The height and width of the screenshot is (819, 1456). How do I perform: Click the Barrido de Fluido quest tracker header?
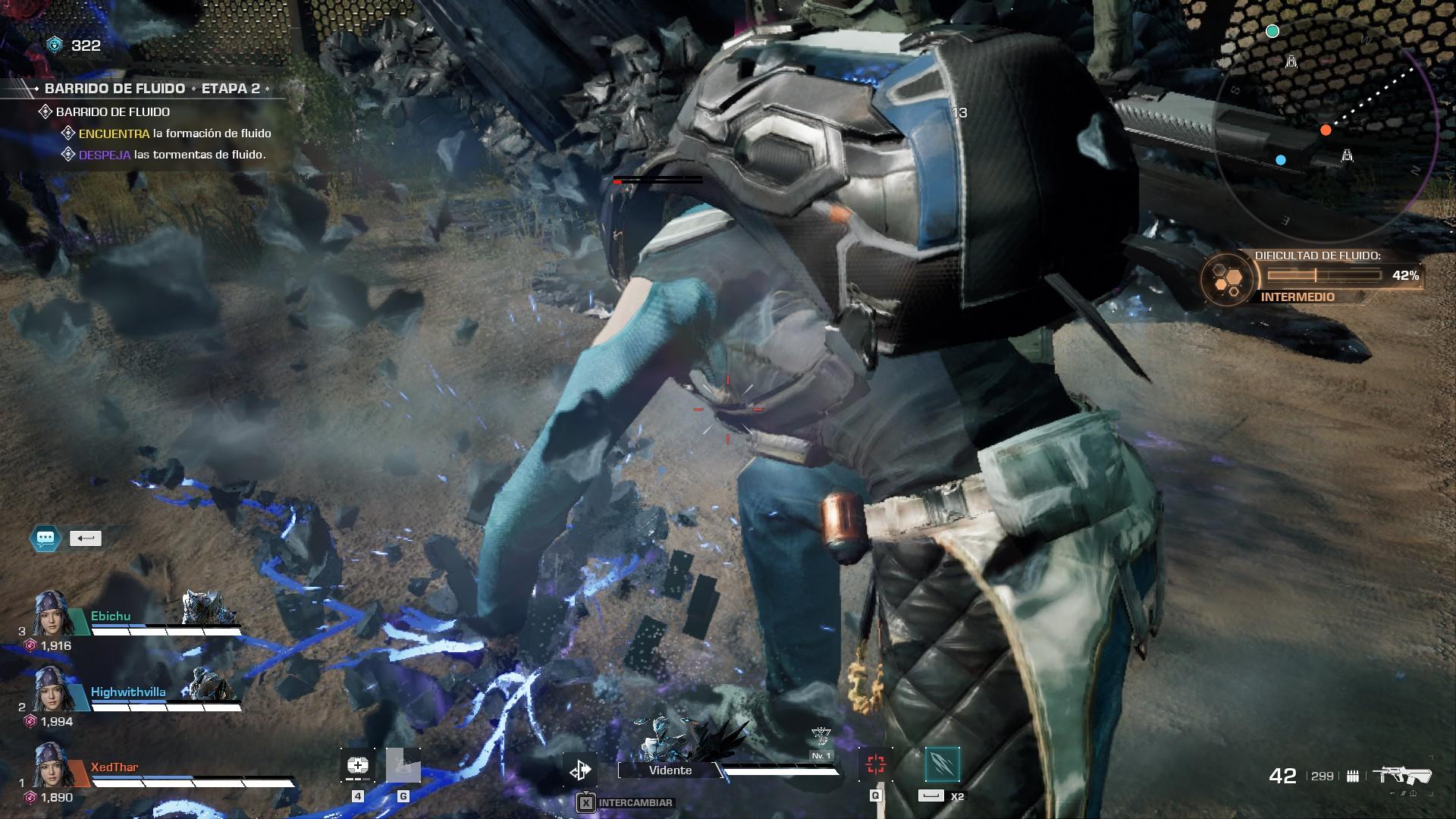(152, 89)
